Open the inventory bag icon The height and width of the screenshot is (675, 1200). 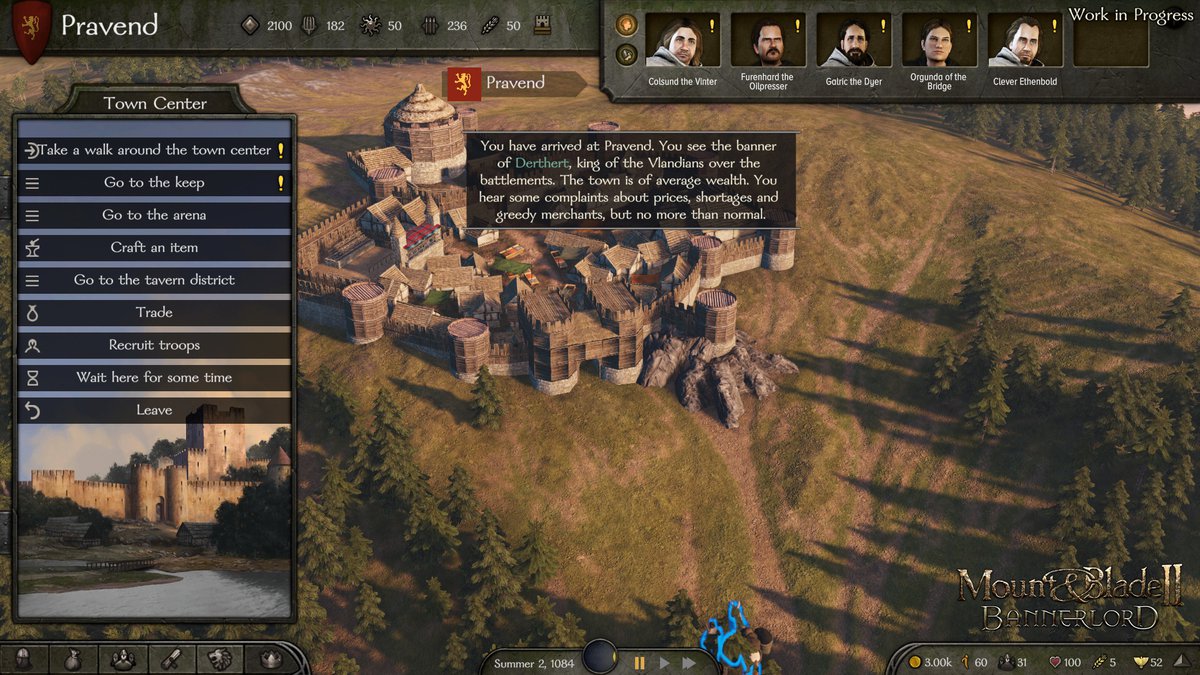click(74, 659)
